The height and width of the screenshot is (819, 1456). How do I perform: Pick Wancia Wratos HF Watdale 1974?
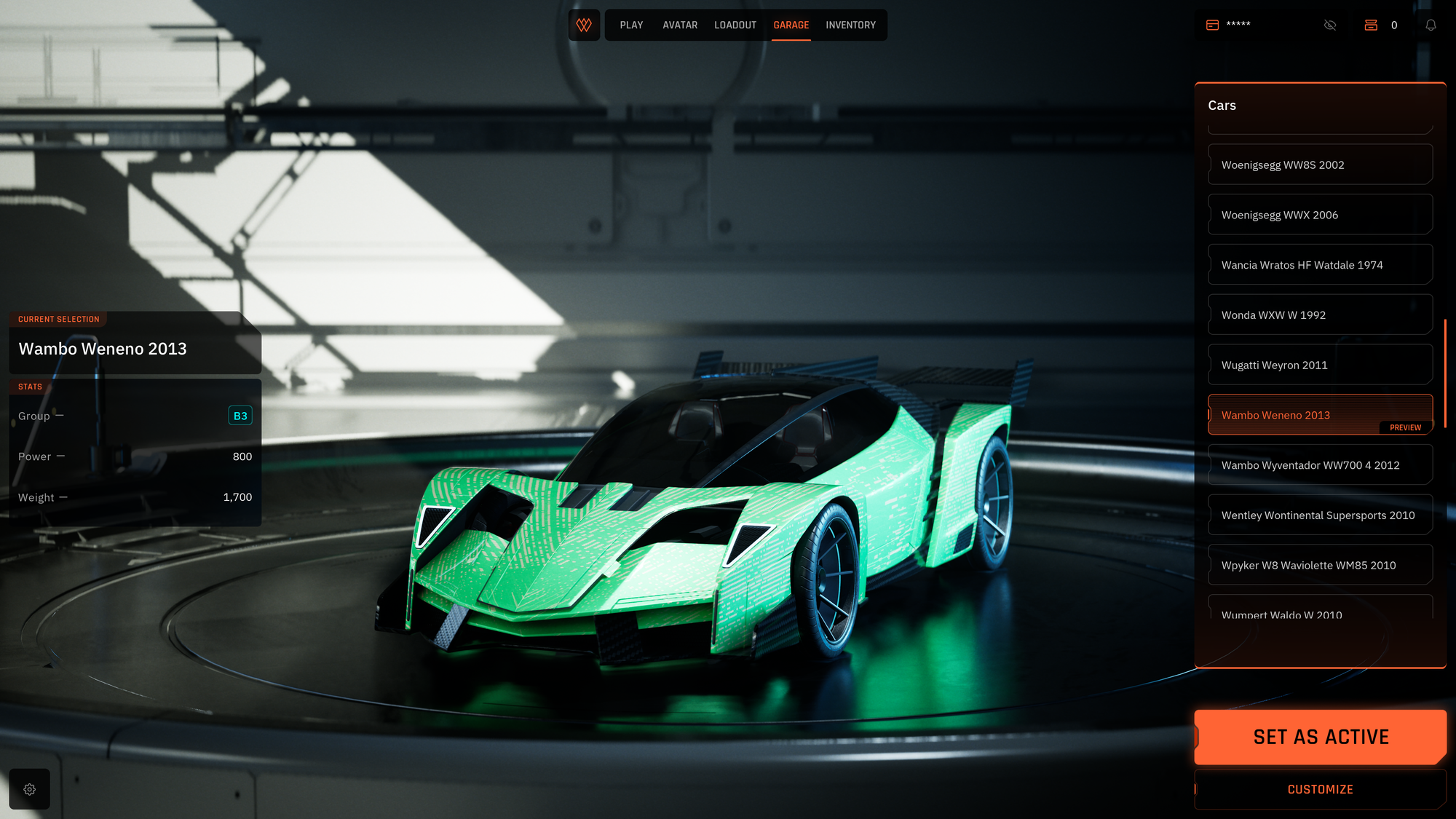pyautogui.click(x=1320, y=265)
